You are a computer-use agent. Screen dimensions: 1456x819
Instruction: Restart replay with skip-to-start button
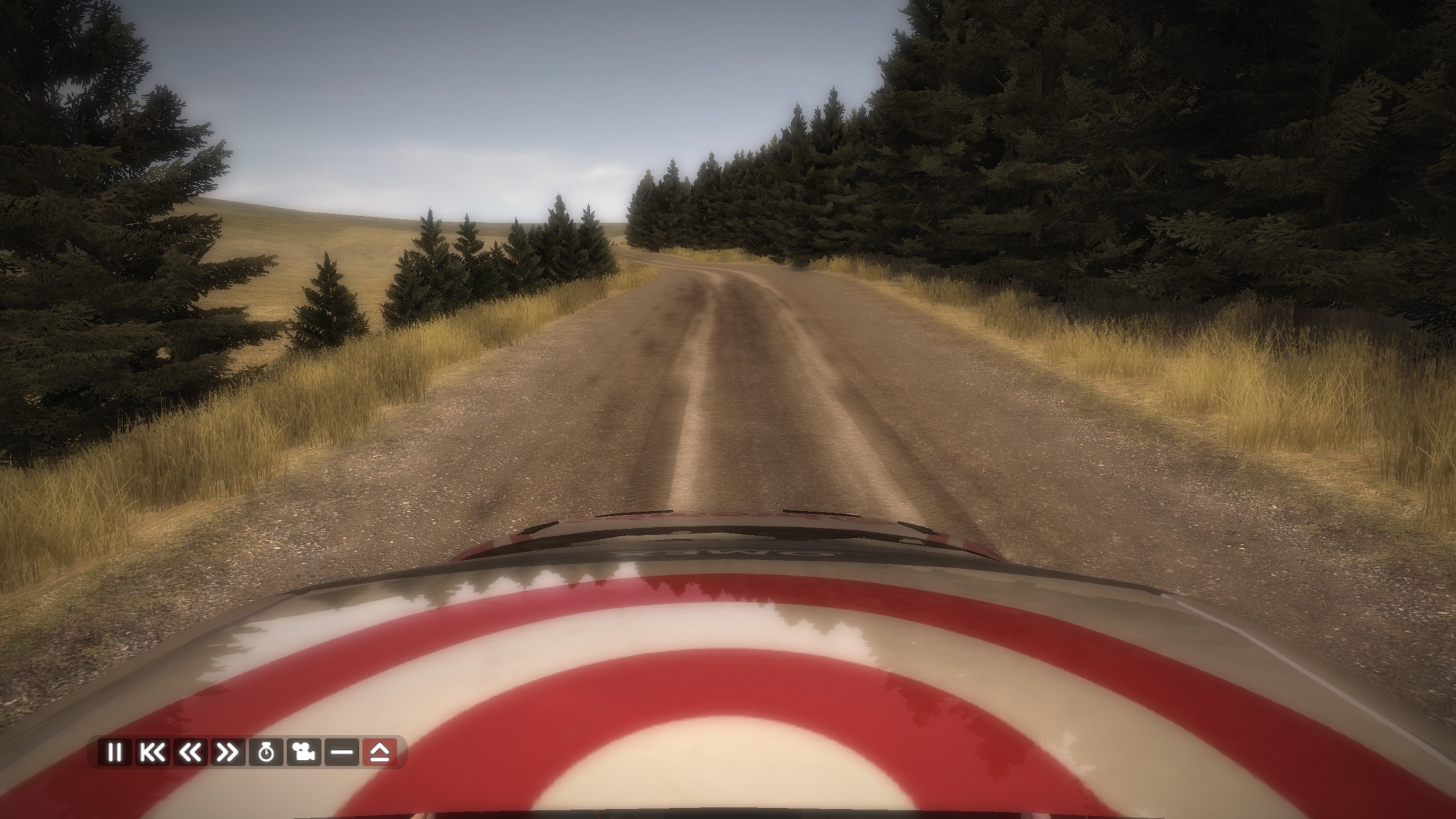(x=152, y=752)
